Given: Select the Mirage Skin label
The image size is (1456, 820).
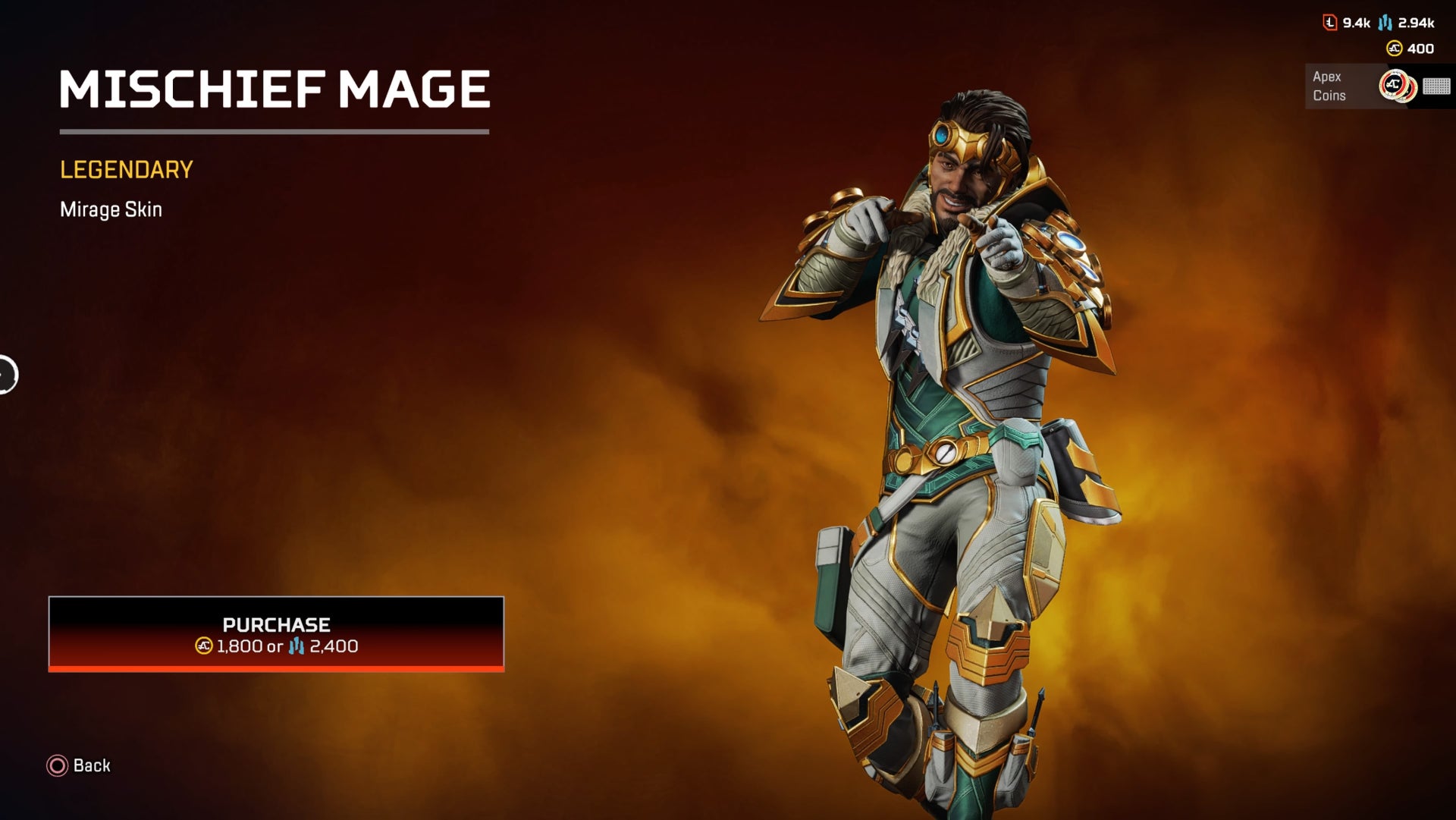Looking at the screenshot, I should (x=111, y=209).
